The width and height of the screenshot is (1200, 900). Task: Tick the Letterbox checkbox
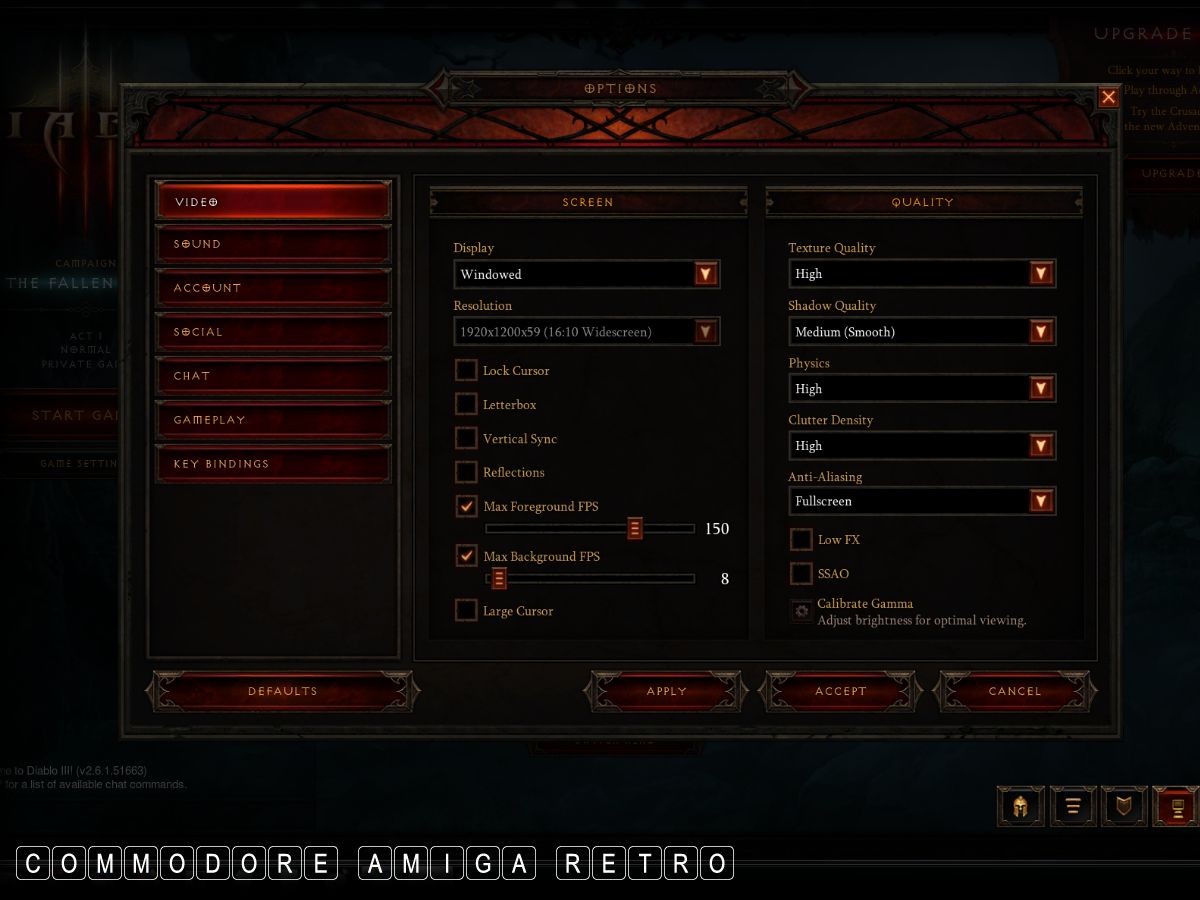point(466,405)
